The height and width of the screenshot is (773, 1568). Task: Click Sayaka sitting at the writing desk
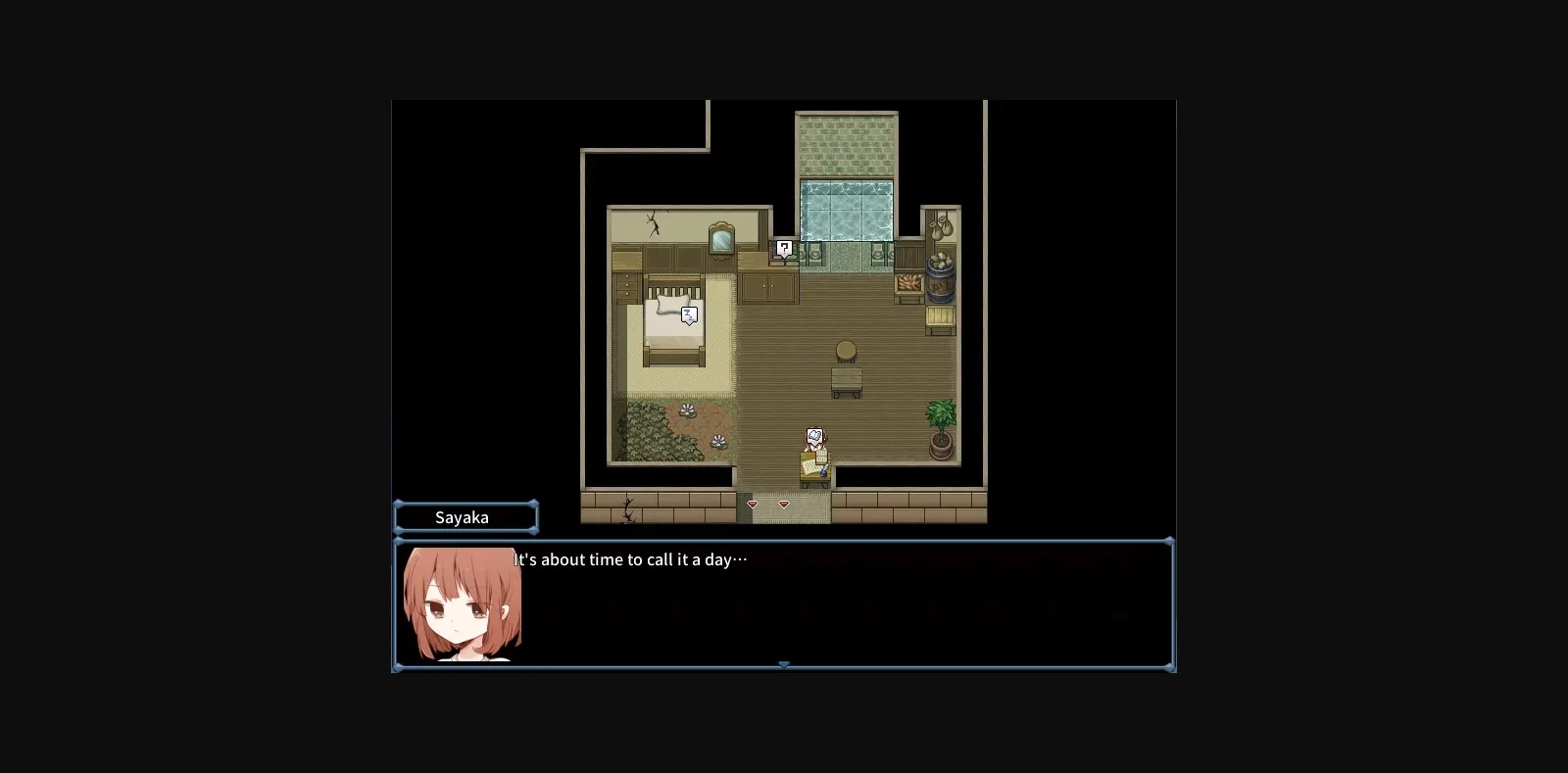click(814, 454)
